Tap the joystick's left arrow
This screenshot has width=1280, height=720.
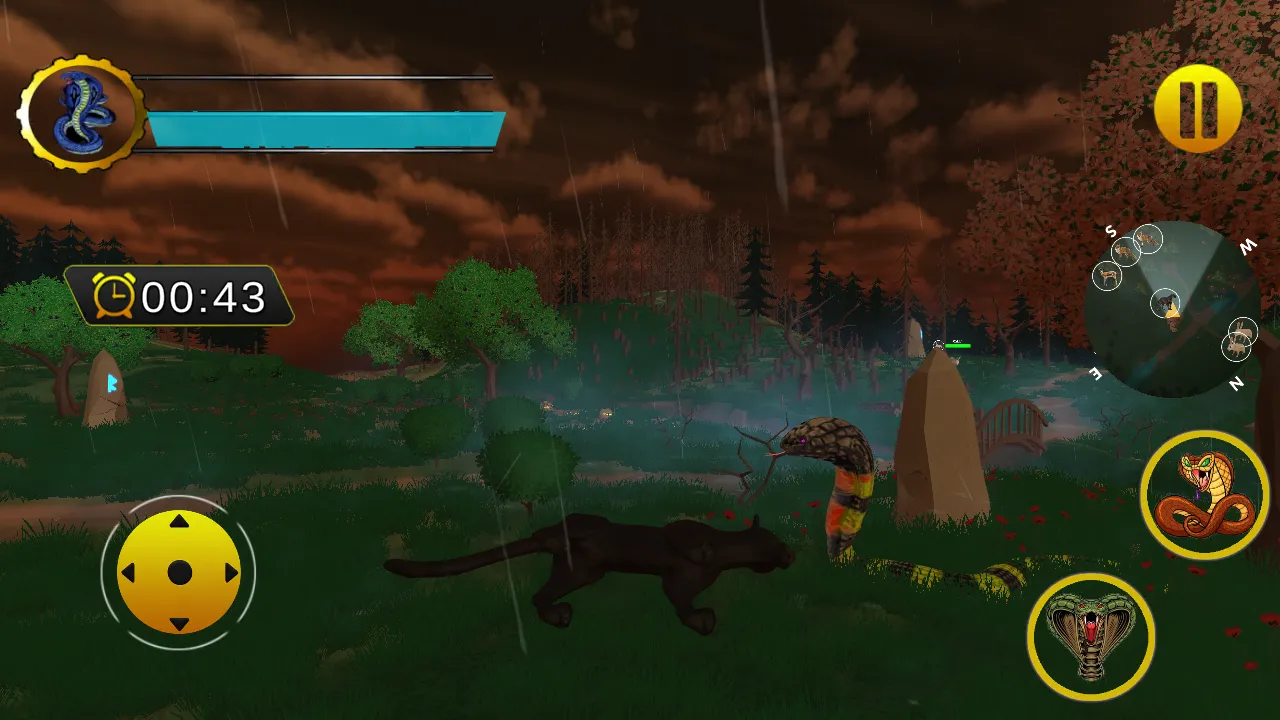pos(127,573)
